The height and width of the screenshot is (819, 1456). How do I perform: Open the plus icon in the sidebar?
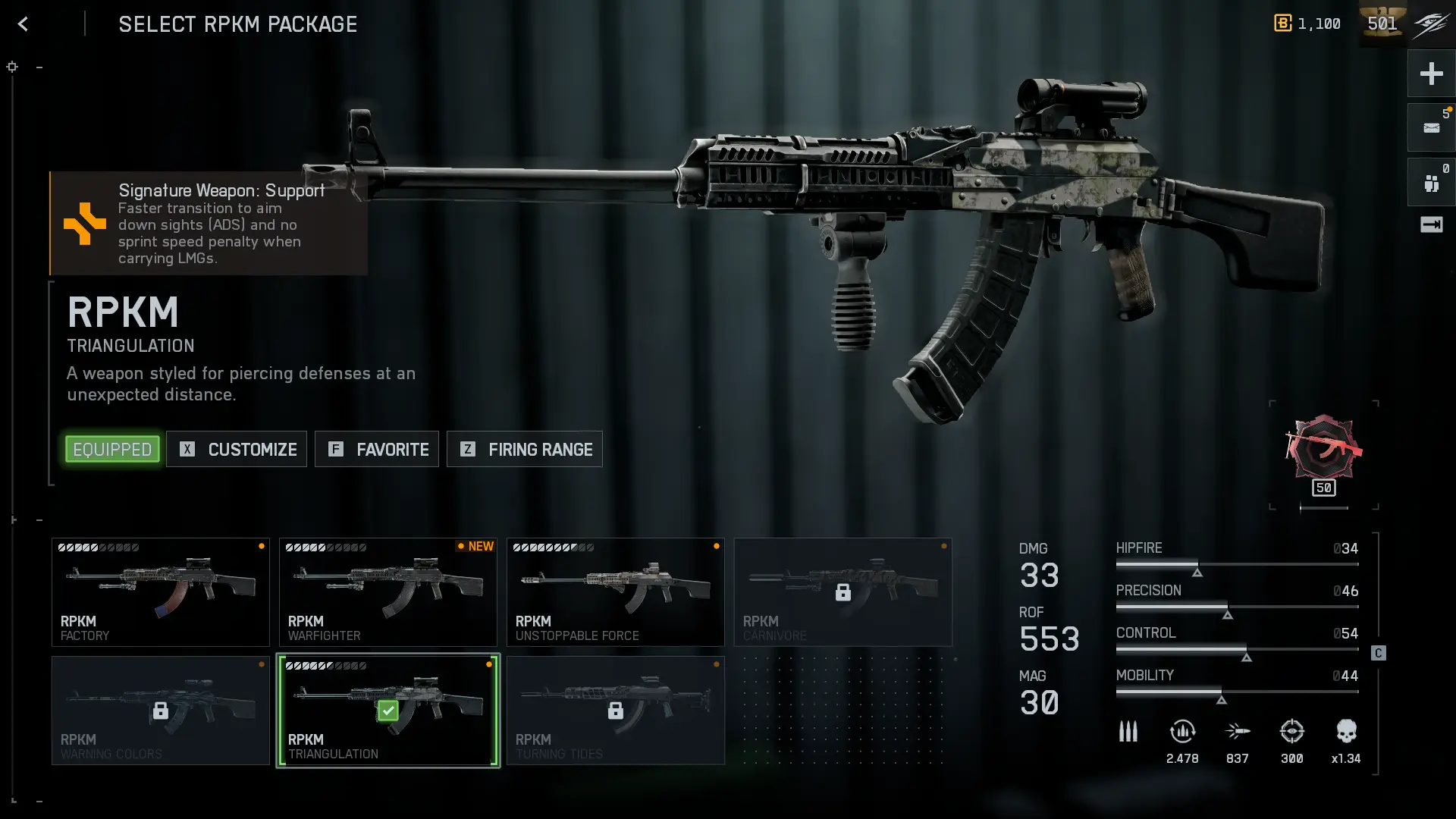pyautogui.click(x=1431, y=74)
